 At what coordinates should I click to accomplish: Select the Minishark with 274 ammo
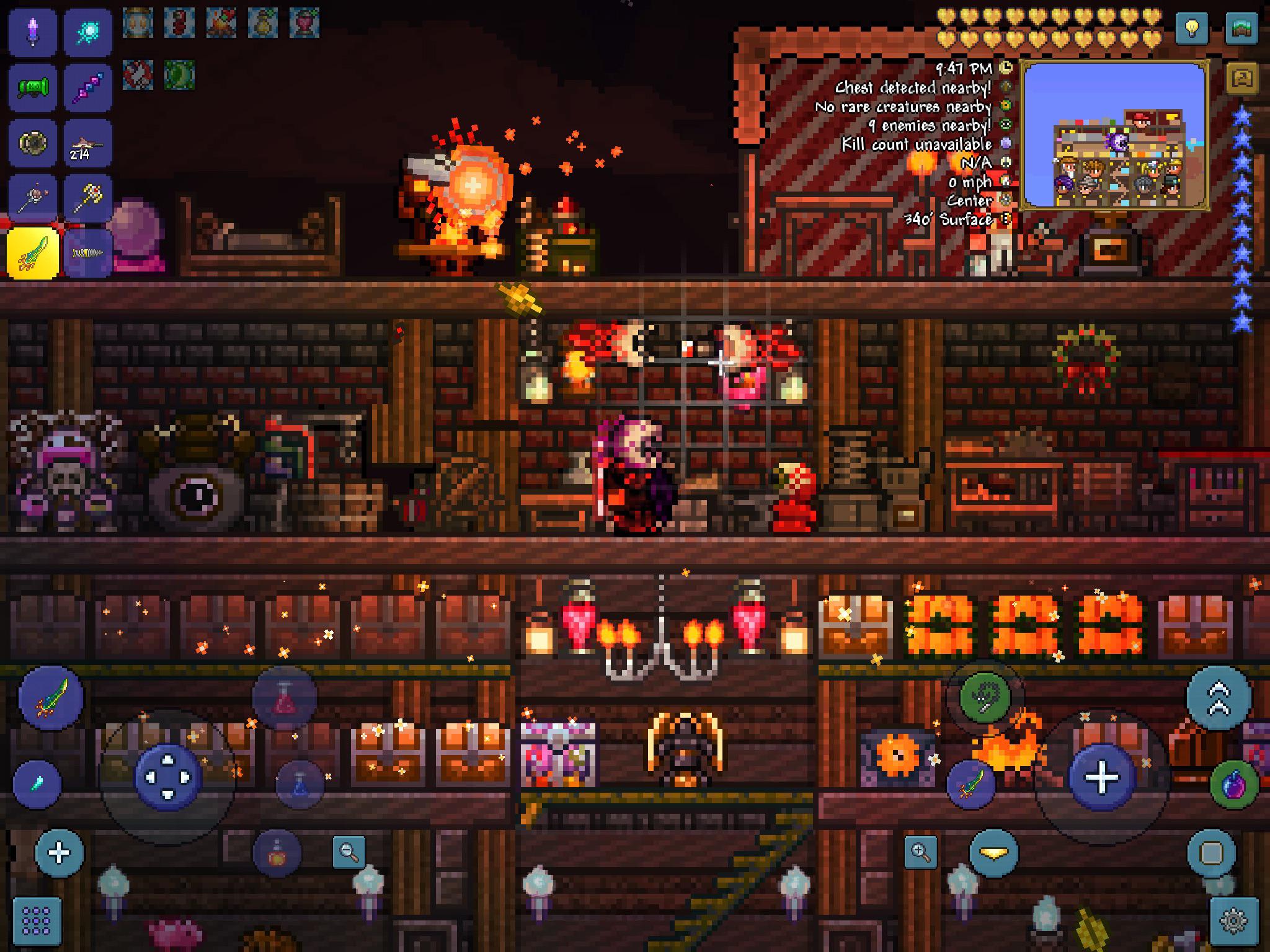pyautogui.click(x=84, y=144)
